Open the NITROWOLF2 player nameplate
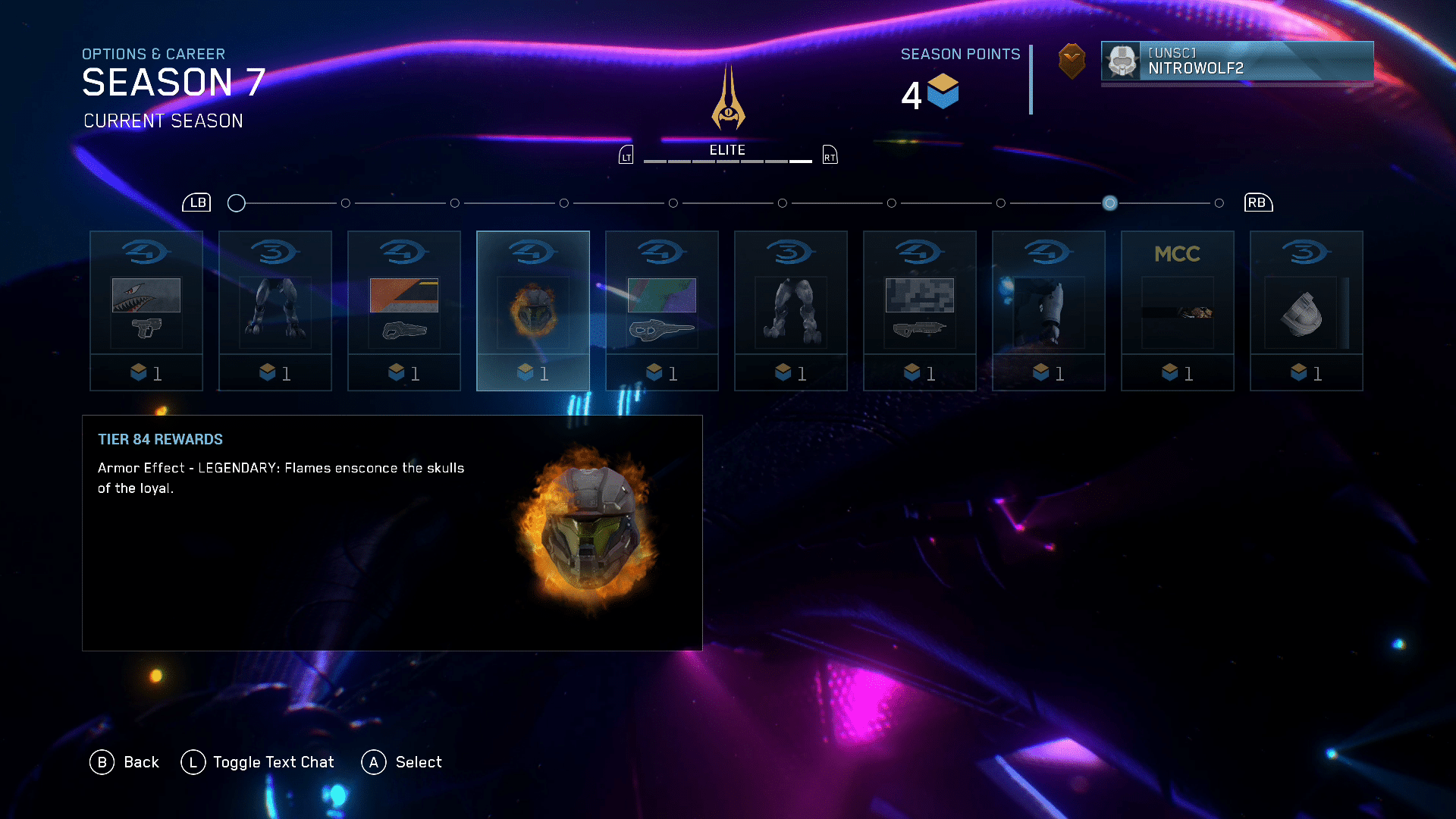 [1237, 61]
